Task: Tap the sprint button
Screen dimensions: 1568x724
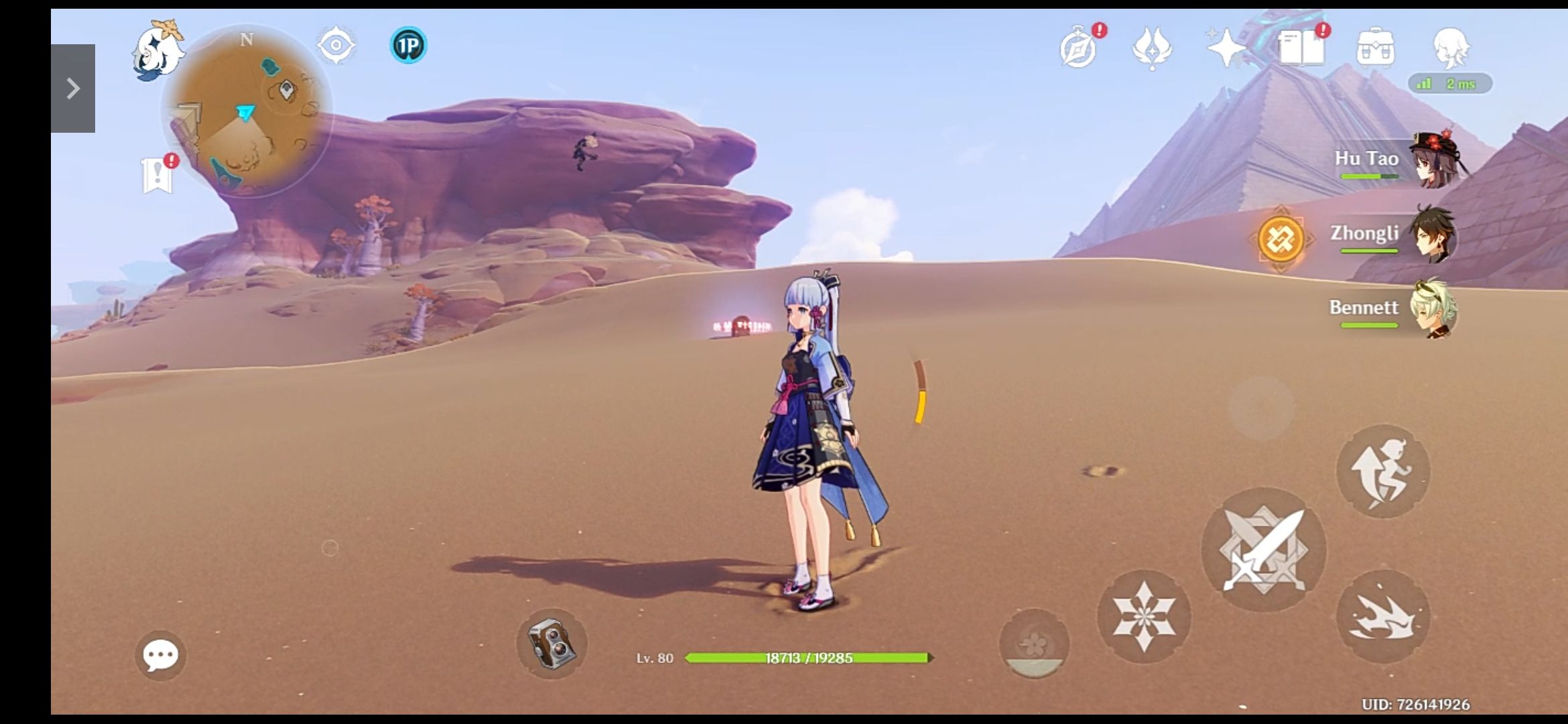Action: [1384, 471]
